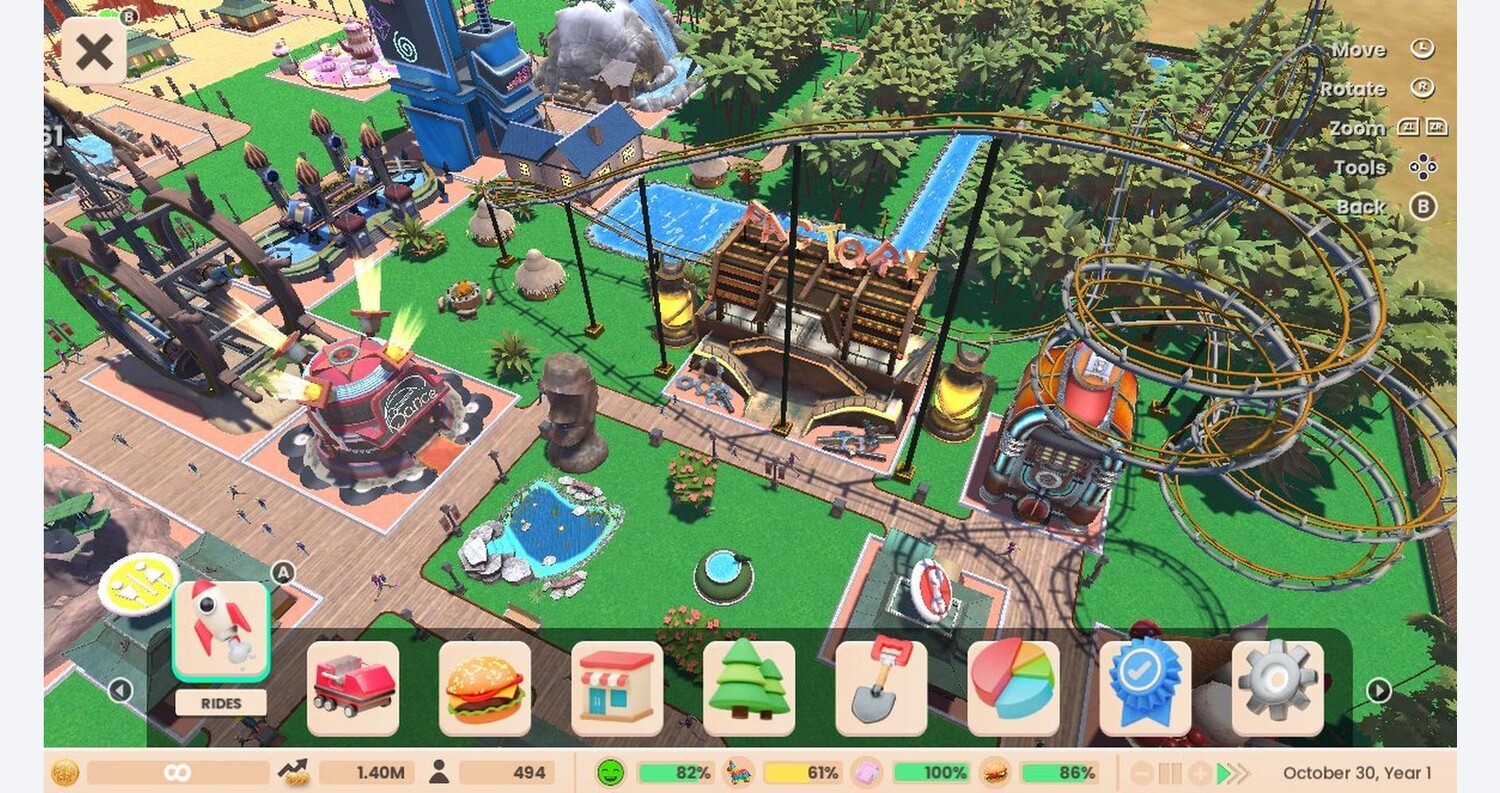
Task: Select the Rides rocket category
Action: tap(221, 631)
